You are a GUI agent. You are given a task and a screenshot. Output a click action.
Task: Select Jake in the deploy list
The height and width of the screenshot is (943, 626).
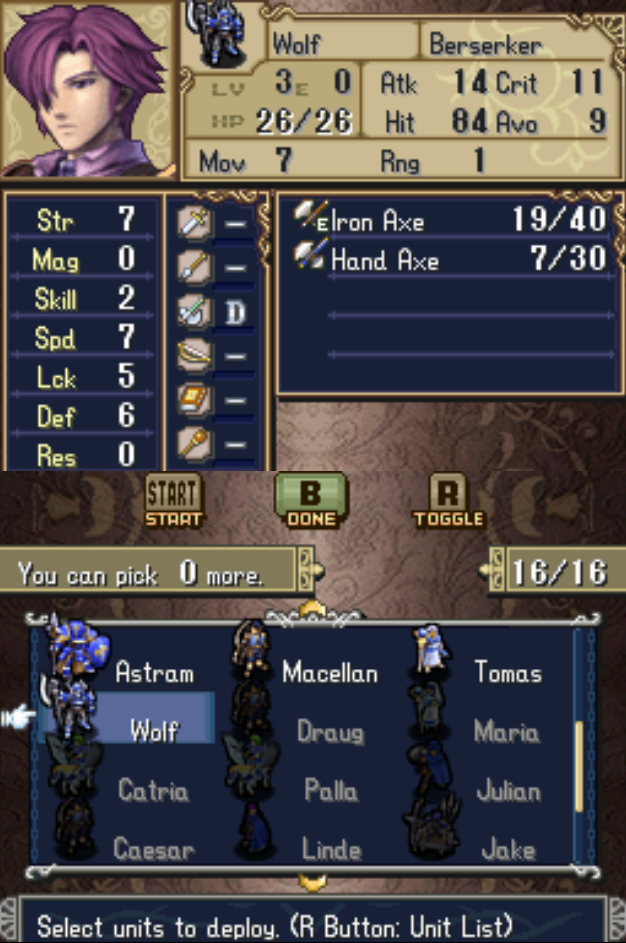(x=507, y=850)
